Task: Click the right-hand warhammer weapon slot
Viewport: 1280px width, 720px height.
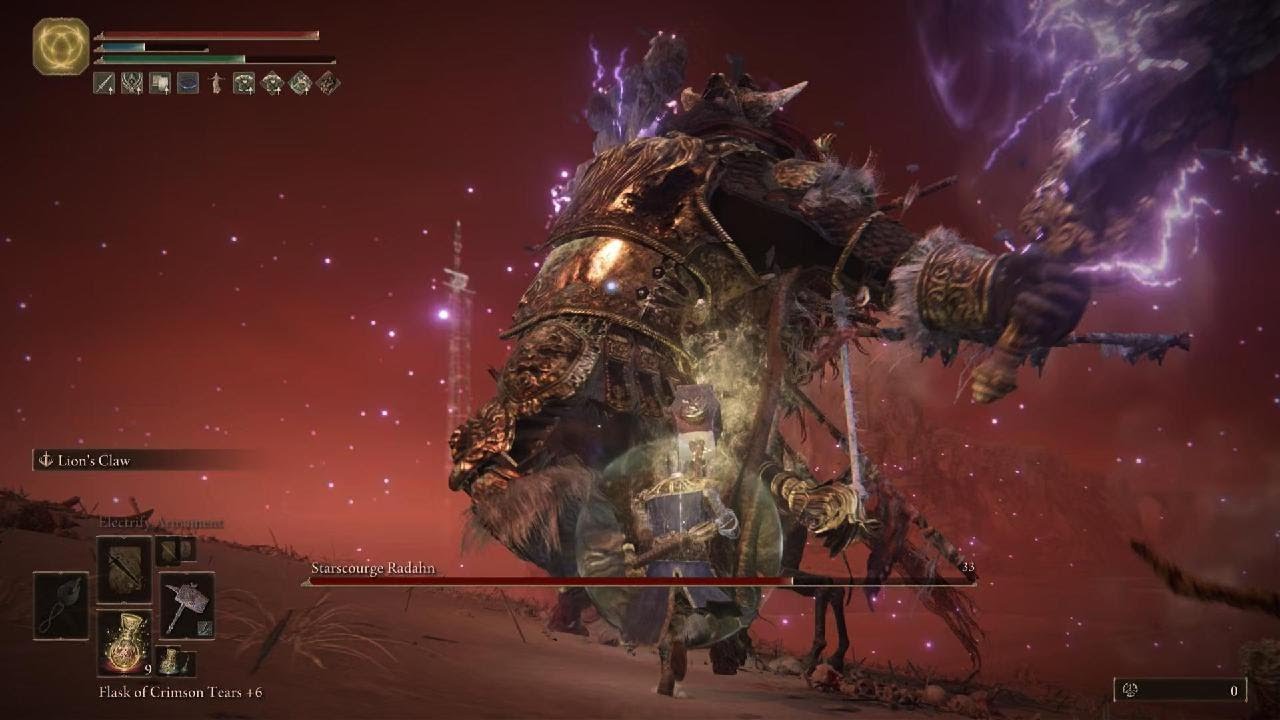Action: pos(187,605)
